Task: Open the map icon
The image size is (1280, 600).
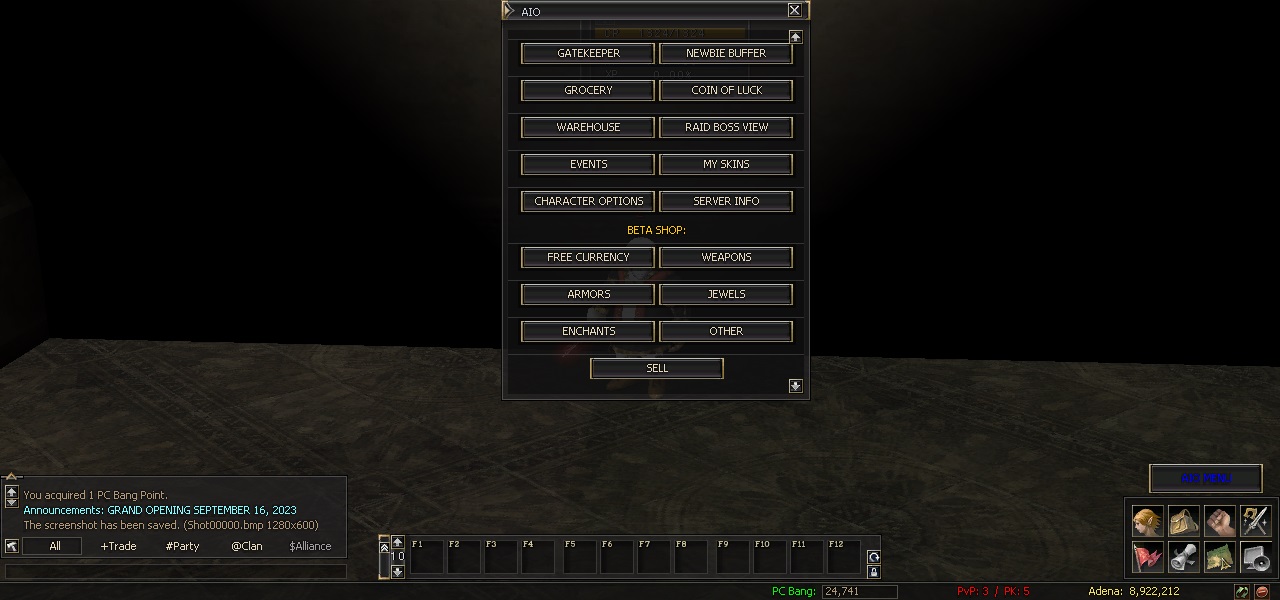Action: click(1220, 557)
